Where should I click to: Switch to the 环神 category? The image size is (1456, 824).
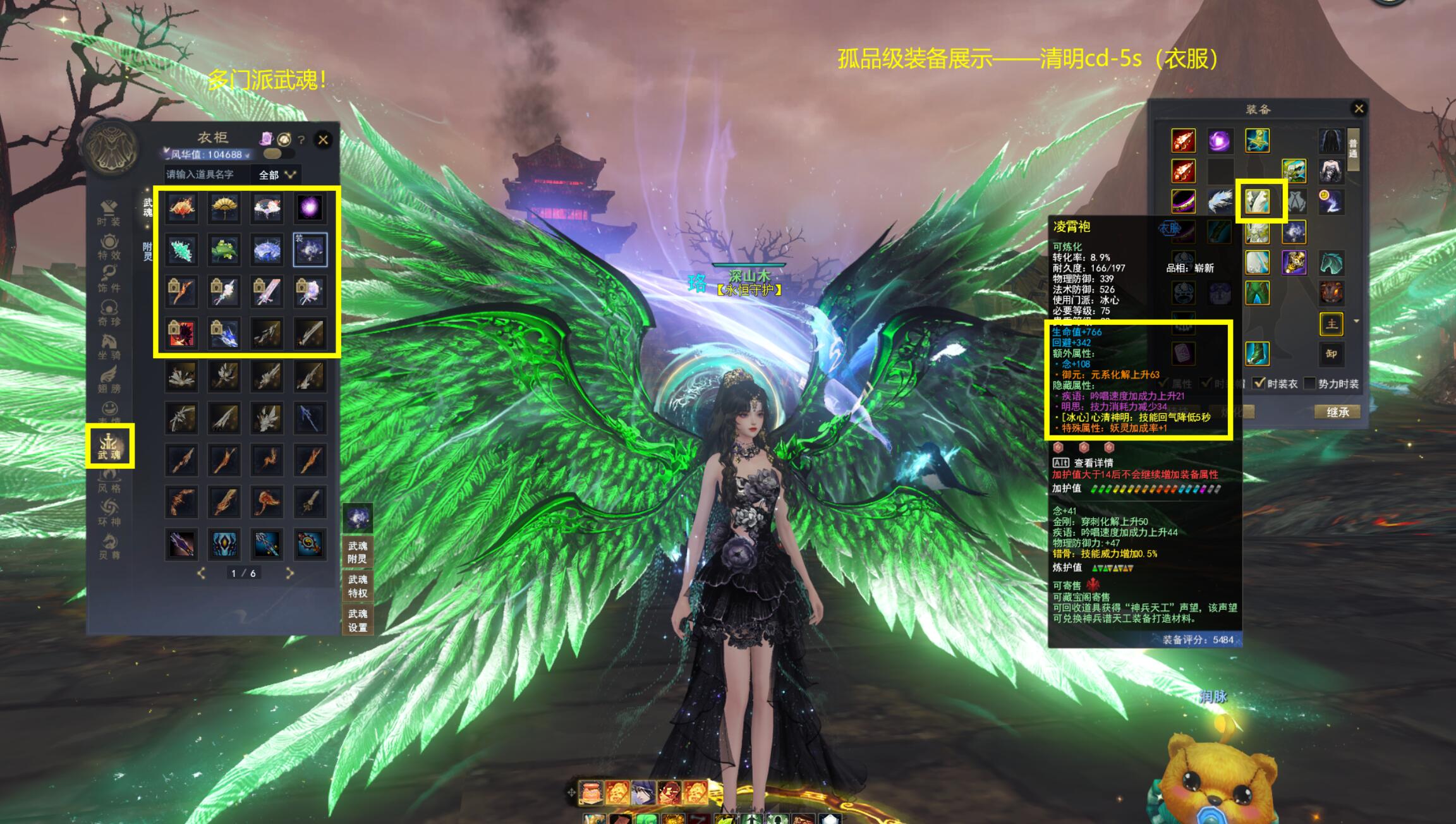(109, 513)
